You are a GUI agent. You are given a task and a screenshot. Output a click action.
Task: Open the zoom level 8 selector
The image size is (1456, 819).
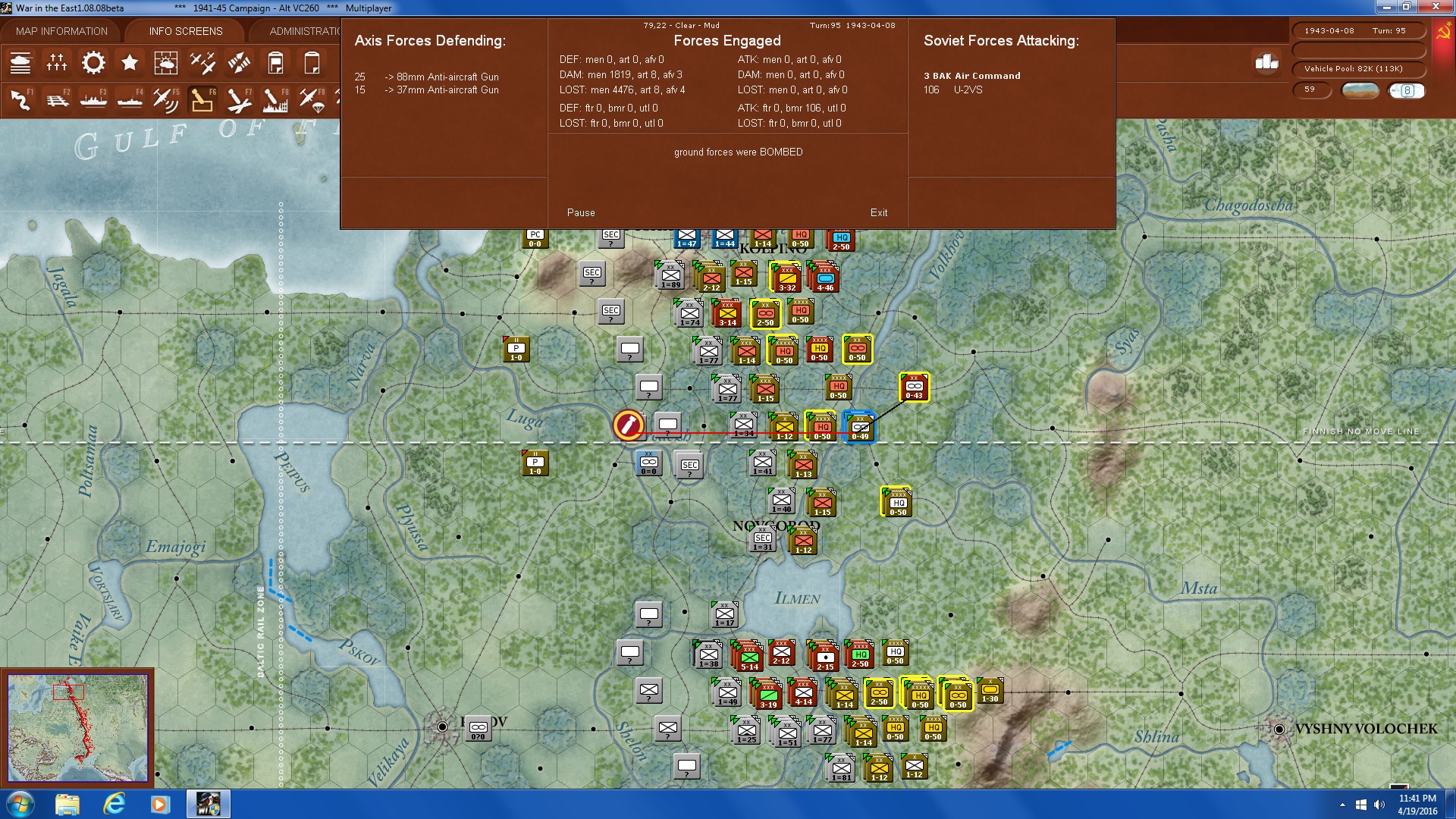click(x=1407, y=90)
